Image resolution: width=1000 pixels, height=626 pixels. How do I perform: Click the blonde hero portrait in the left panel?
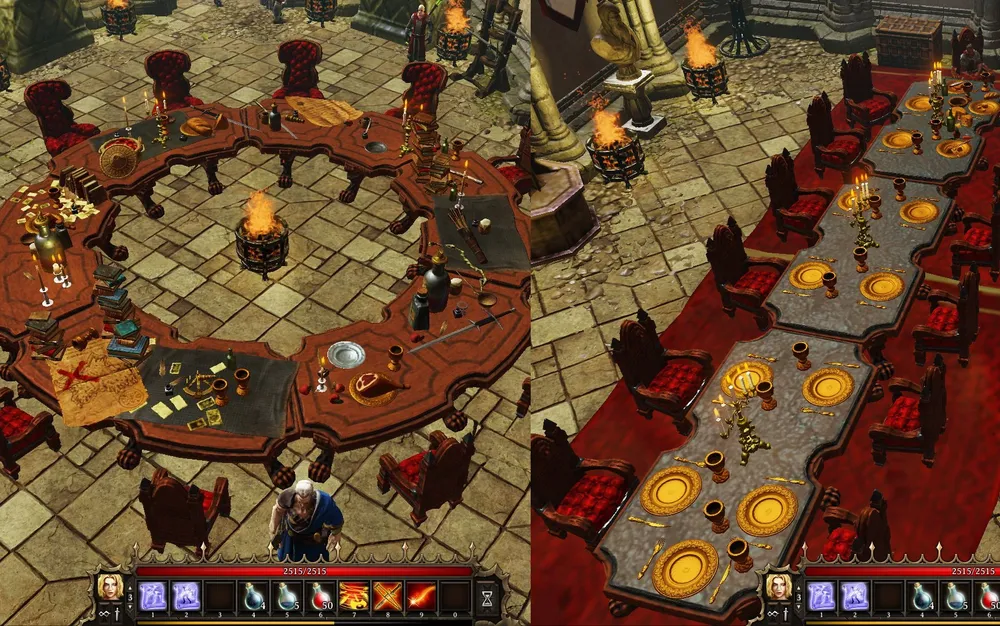pos(109,587)
